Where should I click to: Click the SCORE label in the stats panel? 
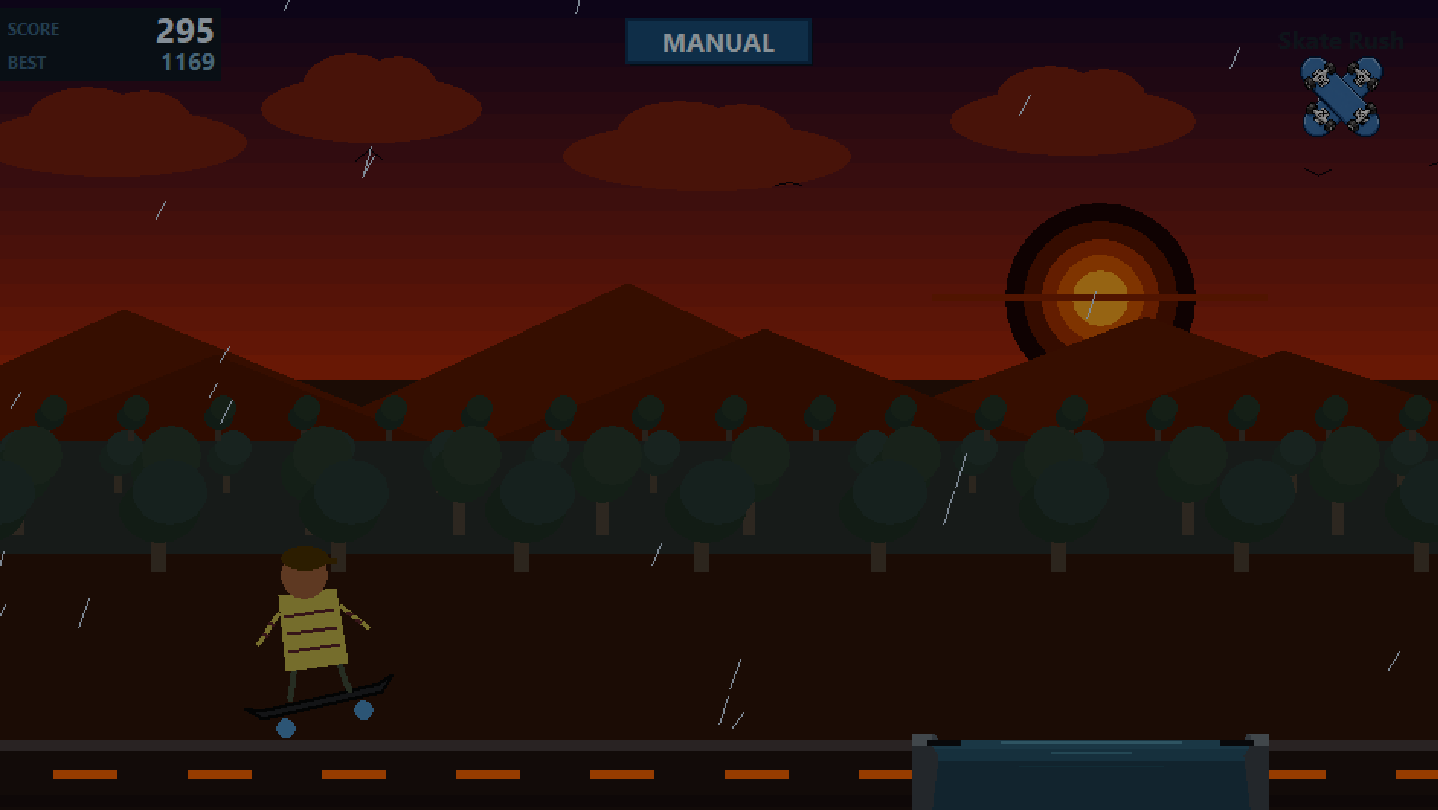(x=34, y=29)
